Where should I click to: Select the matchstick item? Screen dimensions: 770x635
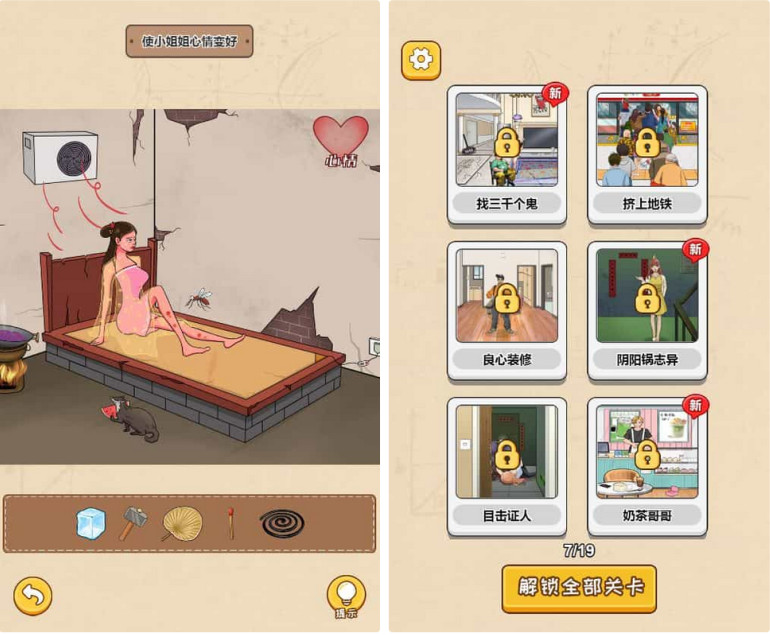point(231,523)
